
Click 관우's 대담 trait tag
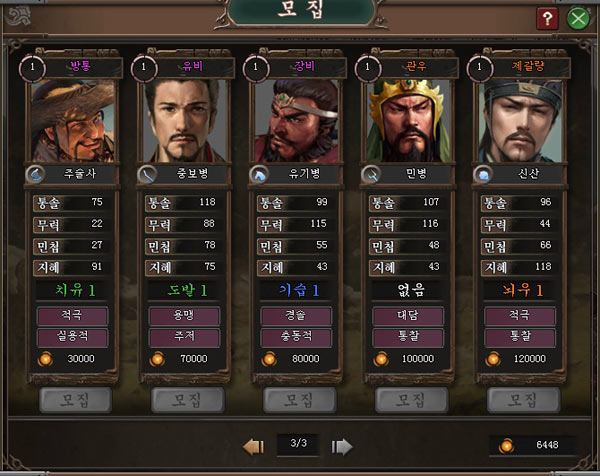click(408, 315)
